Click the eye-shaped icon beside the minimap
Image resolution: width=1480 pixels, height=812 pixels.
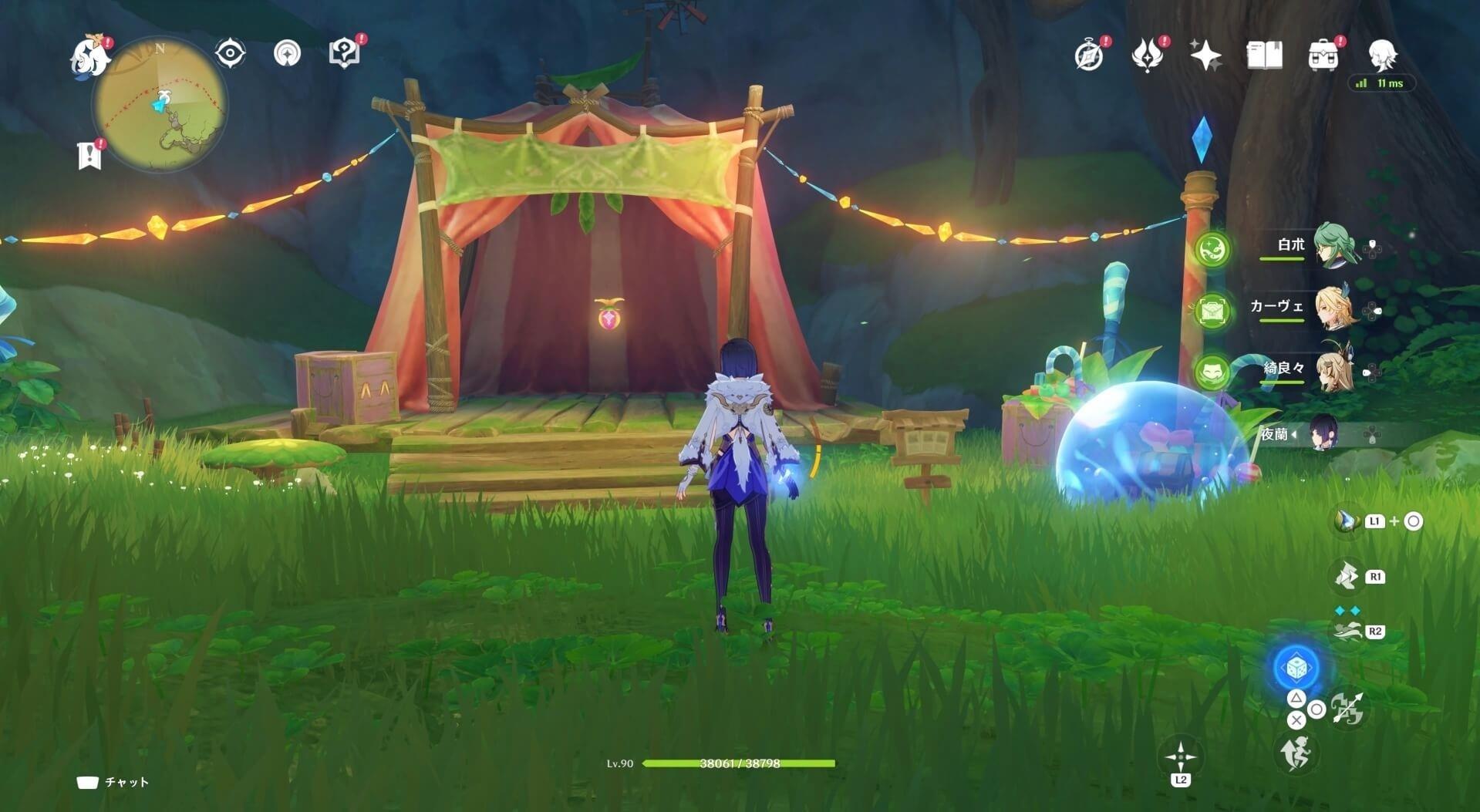[230, 53]
